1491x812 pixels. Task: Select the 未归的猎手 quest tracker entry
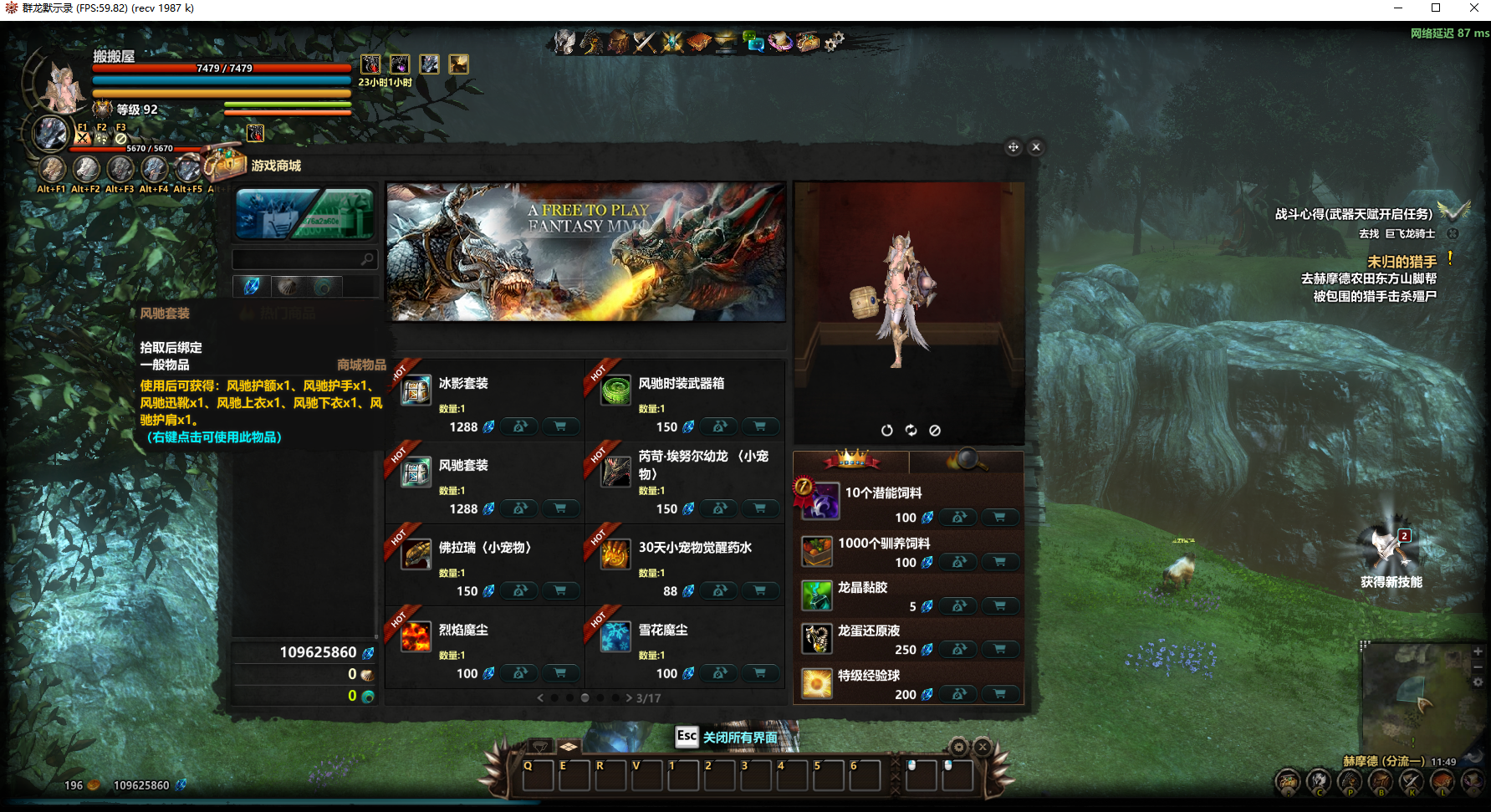point(1402,262)
